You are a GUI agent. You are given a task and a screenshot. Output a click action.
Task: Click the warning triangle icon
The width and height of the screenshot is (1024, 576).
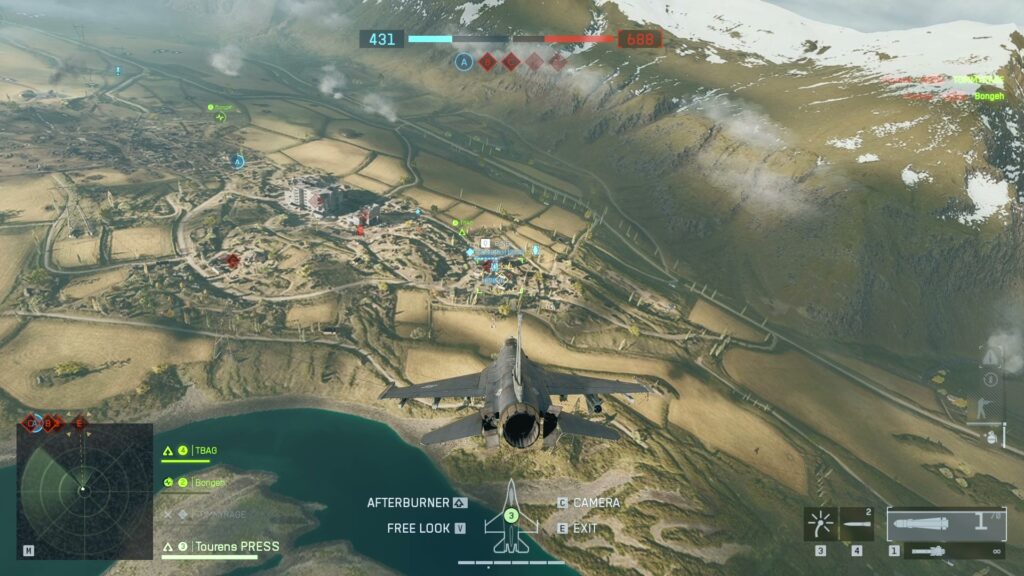click(990, 356)
